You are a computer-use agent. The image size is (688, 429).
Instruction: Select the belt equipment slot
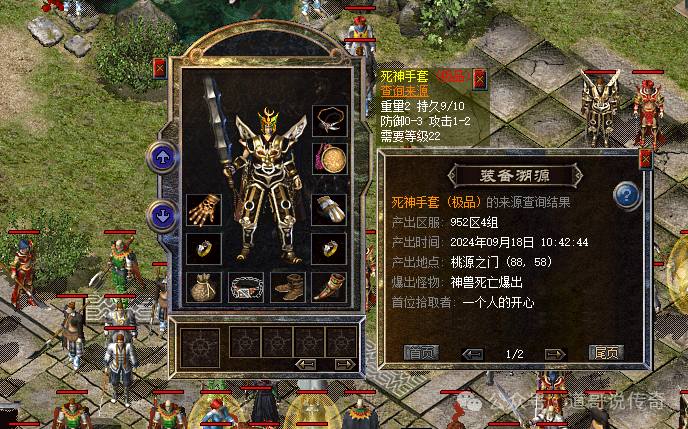click(x=245, y=287)
